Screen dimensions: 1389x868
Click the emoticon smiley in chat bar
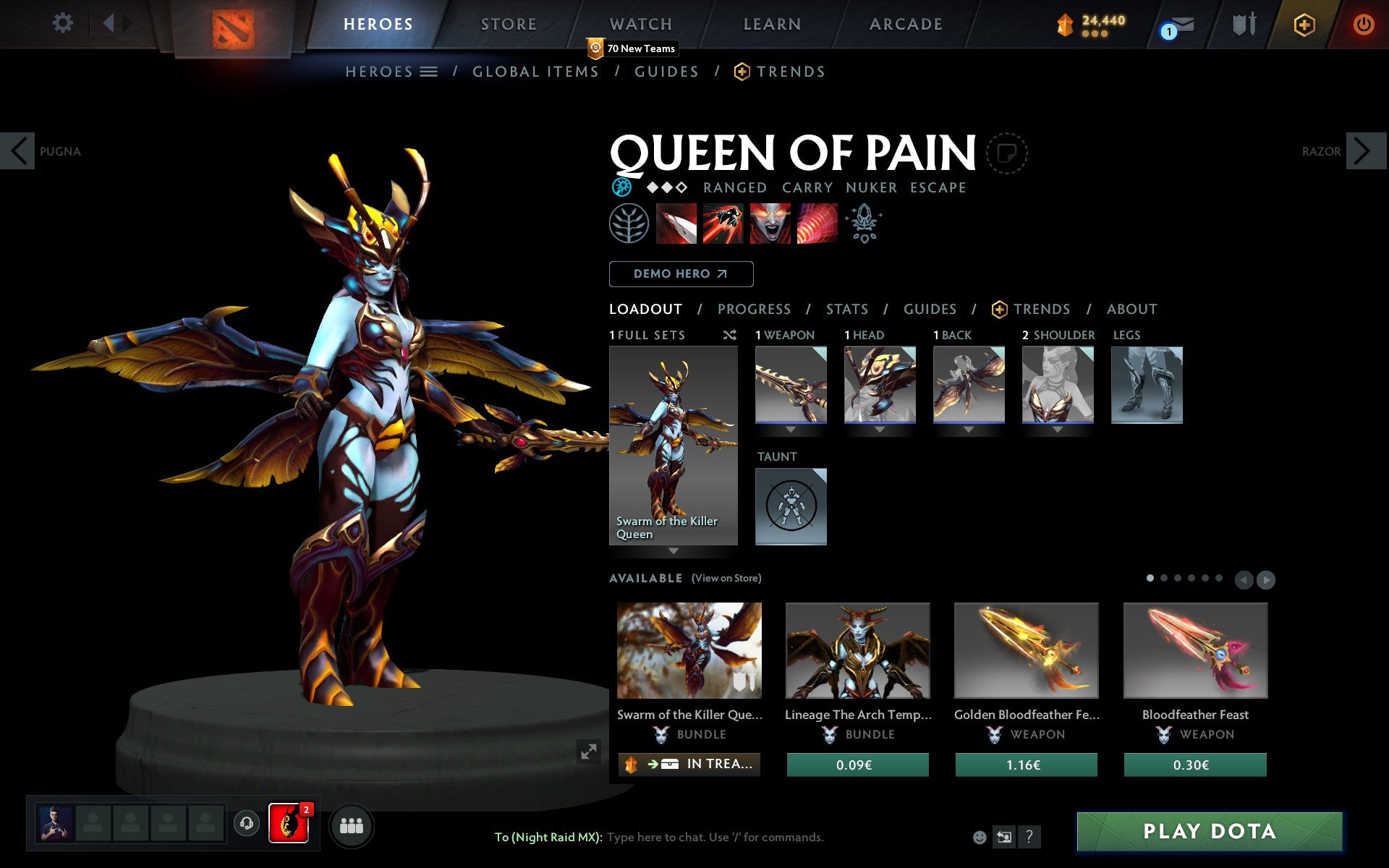pos(980,838)
